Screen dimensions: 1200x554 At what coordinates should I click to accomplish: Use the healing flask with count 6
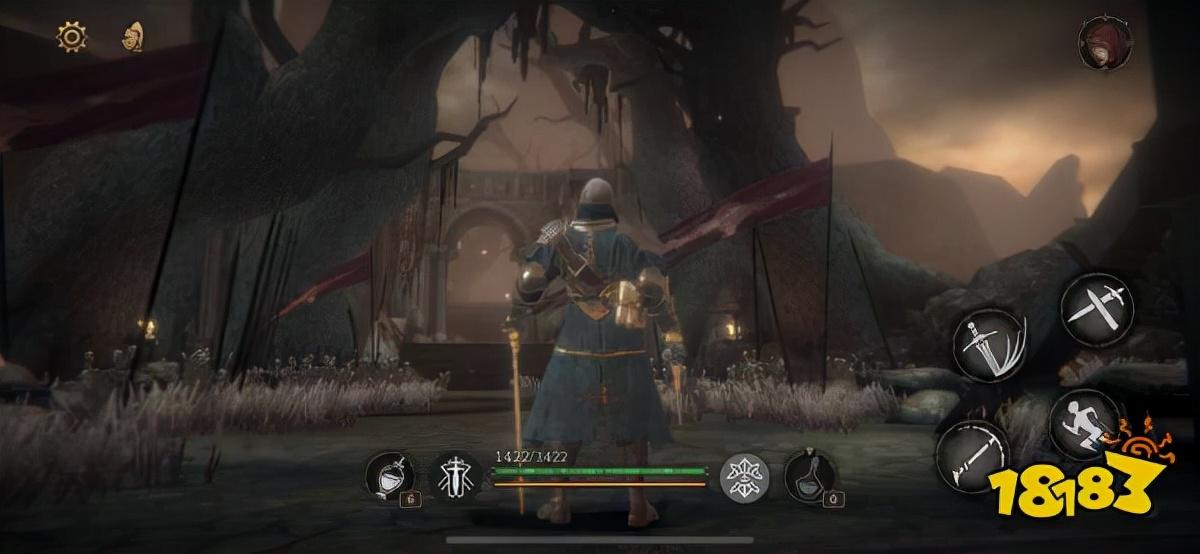(x=387, y=474)
